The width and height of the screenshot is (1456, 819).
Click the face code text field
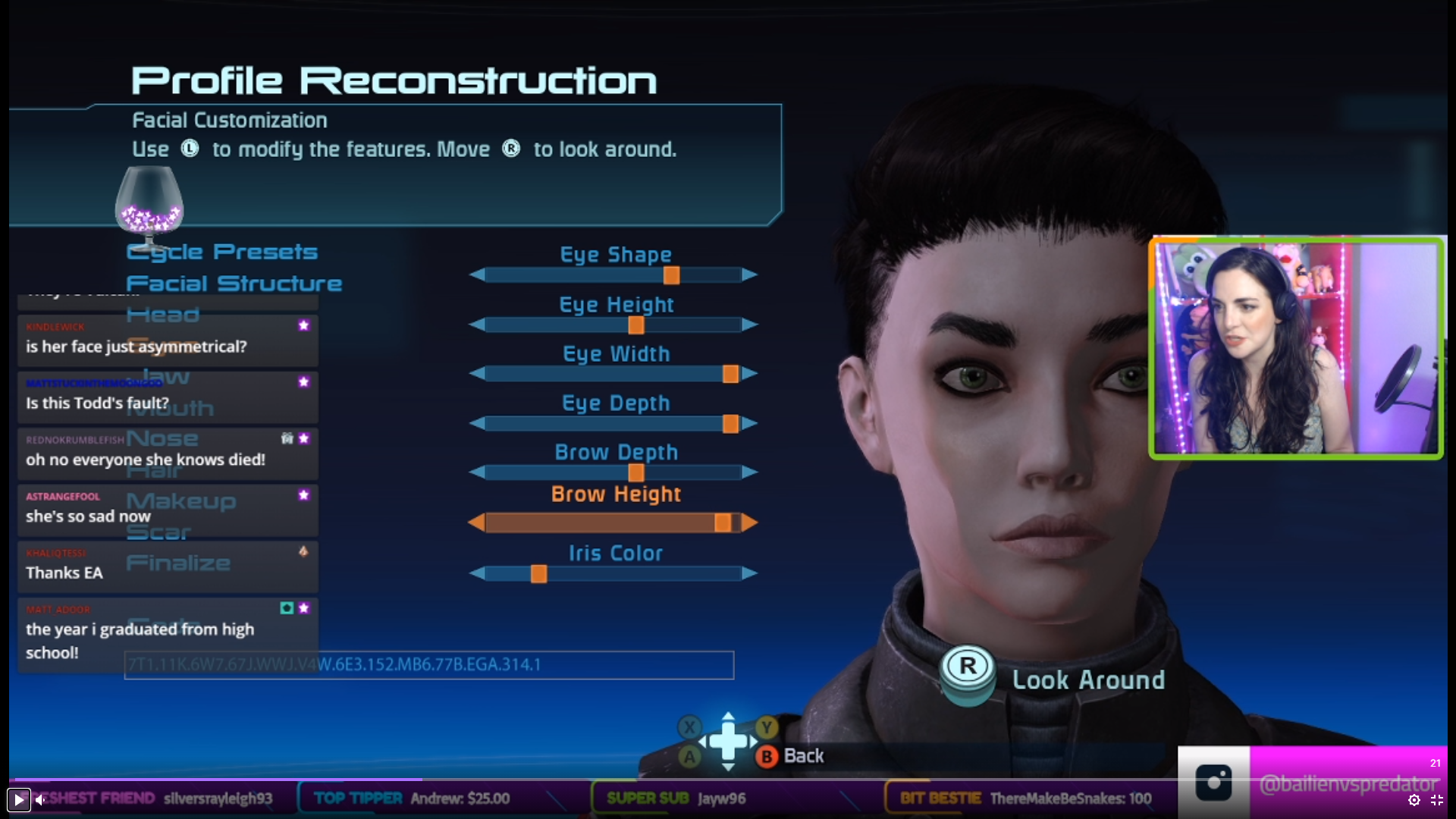coord(428,665)
